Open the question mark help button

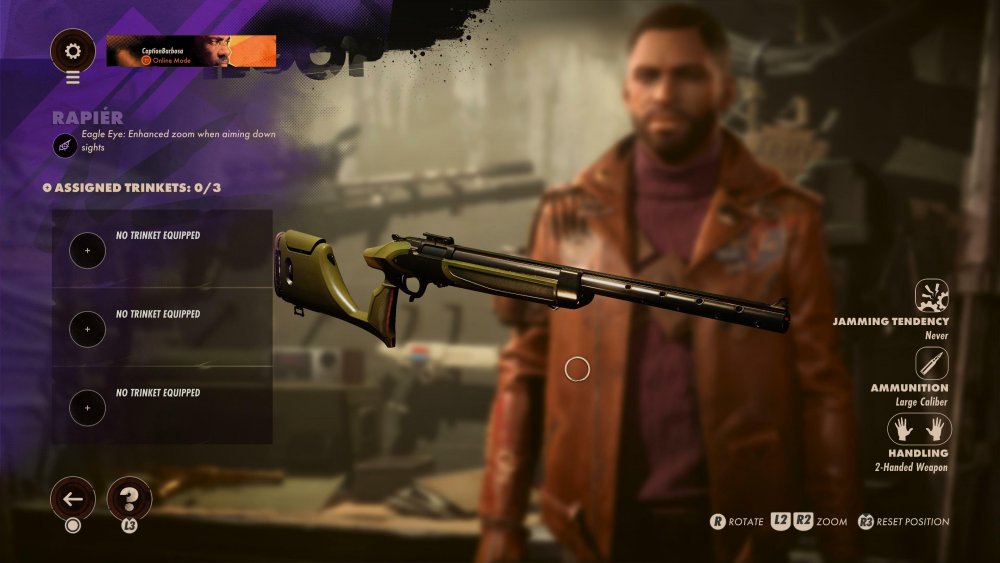click(129, 497)
